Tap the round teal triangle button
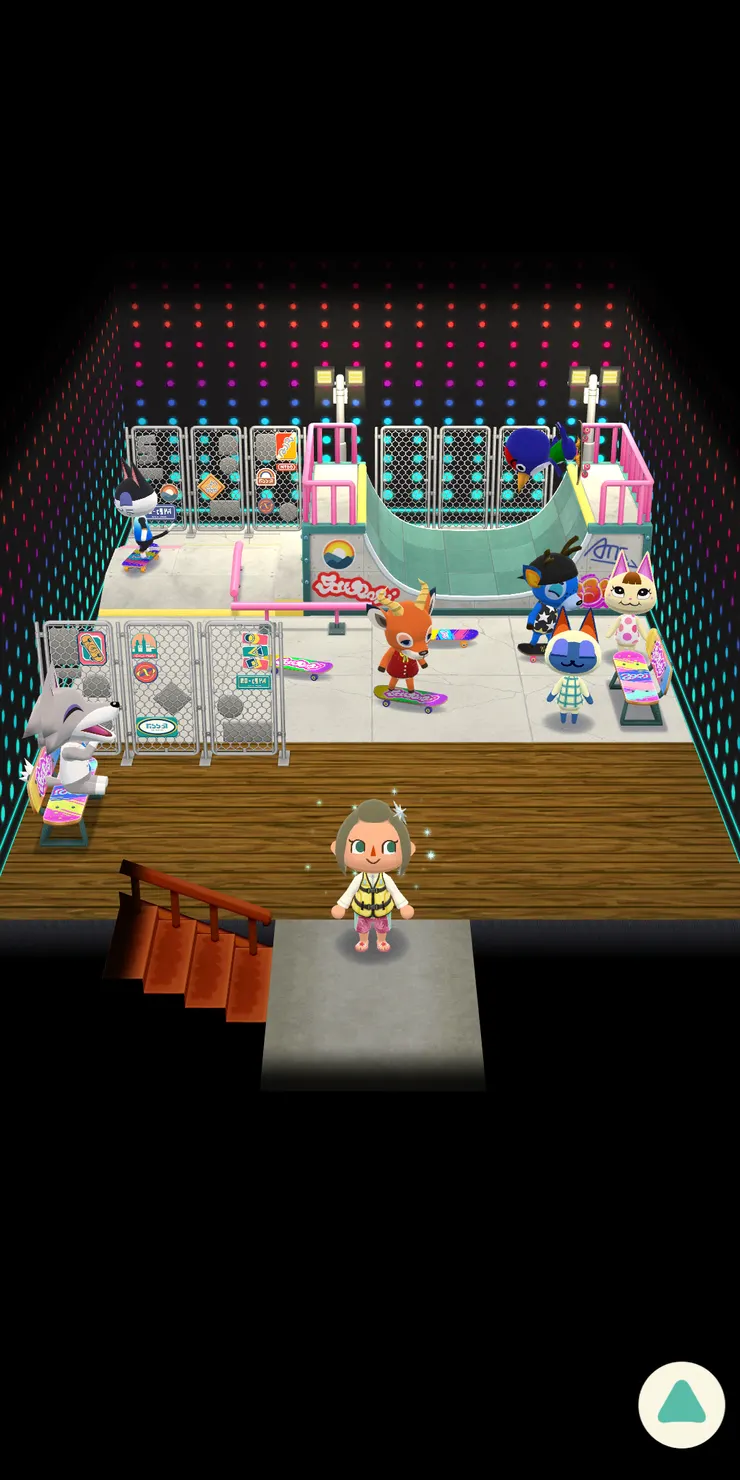Viewport: 740px width, 1480px height. [x=681, y=1404]
